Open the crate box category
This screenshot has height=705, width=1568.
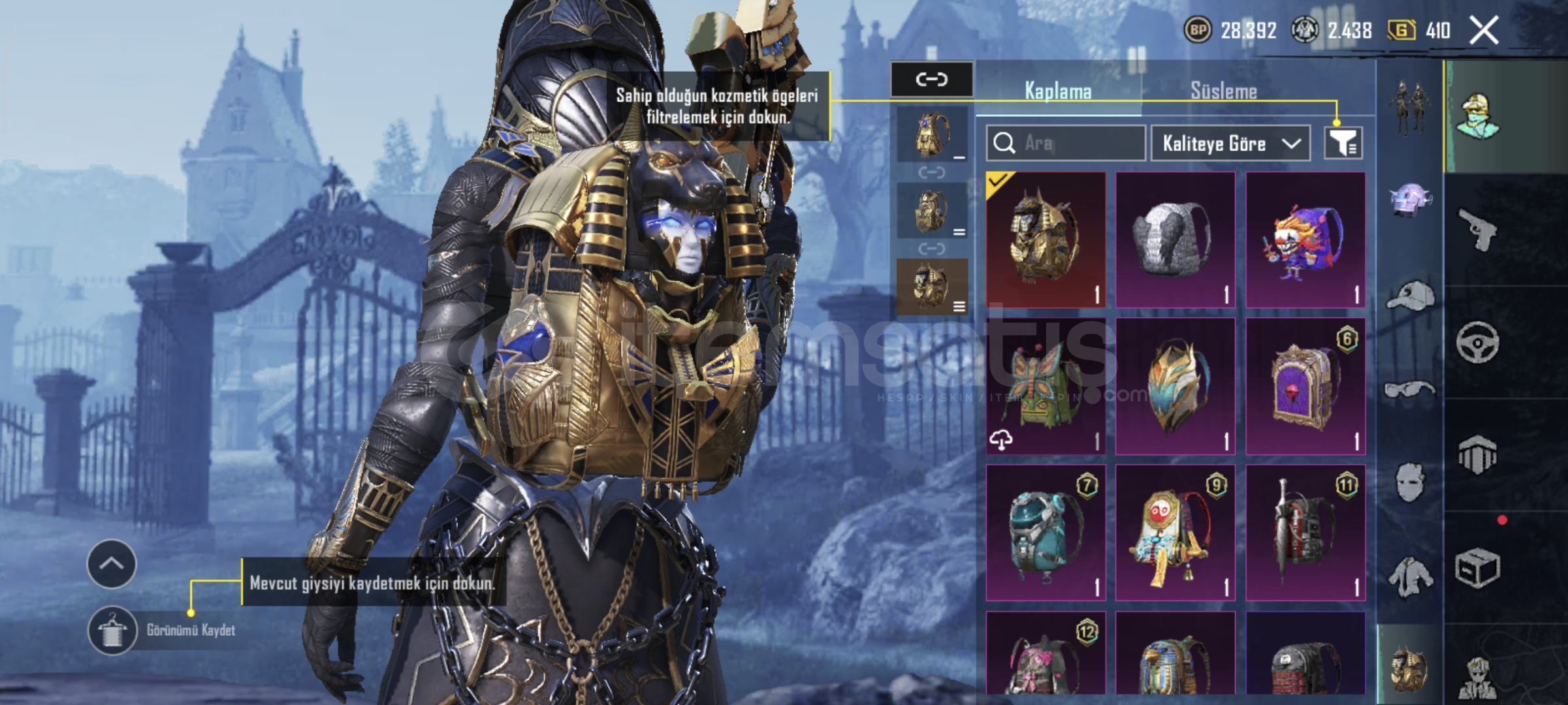[x=1477, y=568]
